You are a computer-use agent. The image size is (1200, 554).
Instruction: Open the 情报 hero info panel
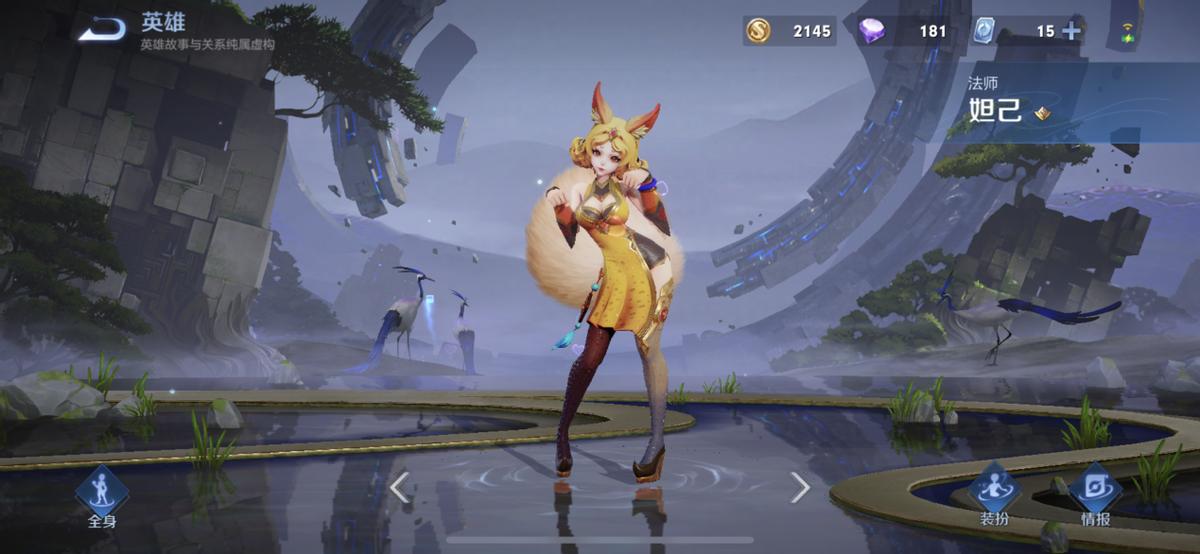coord(1094,493)
